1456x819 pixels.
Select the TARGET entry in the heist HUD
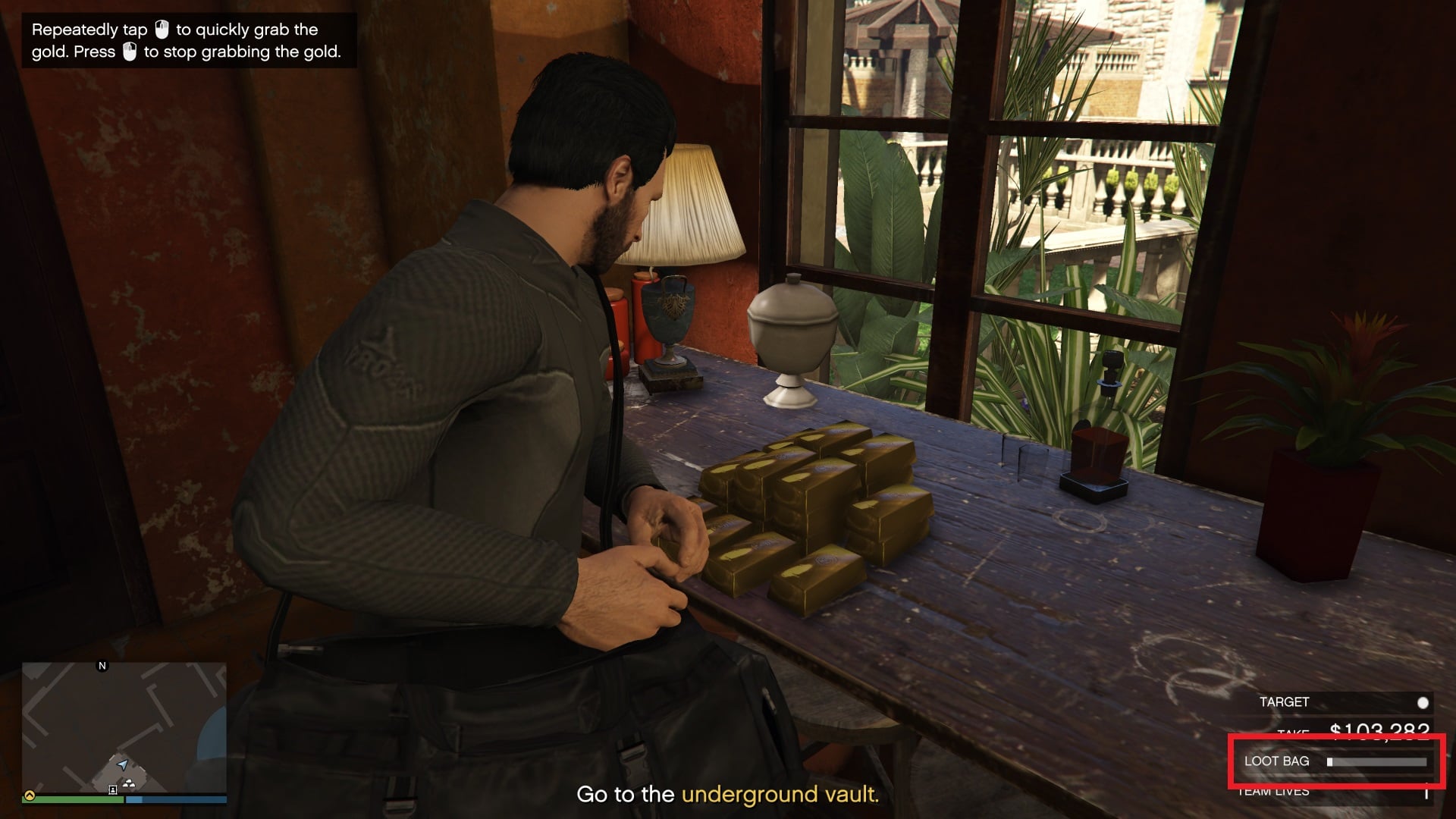[x=1284, y=701]
